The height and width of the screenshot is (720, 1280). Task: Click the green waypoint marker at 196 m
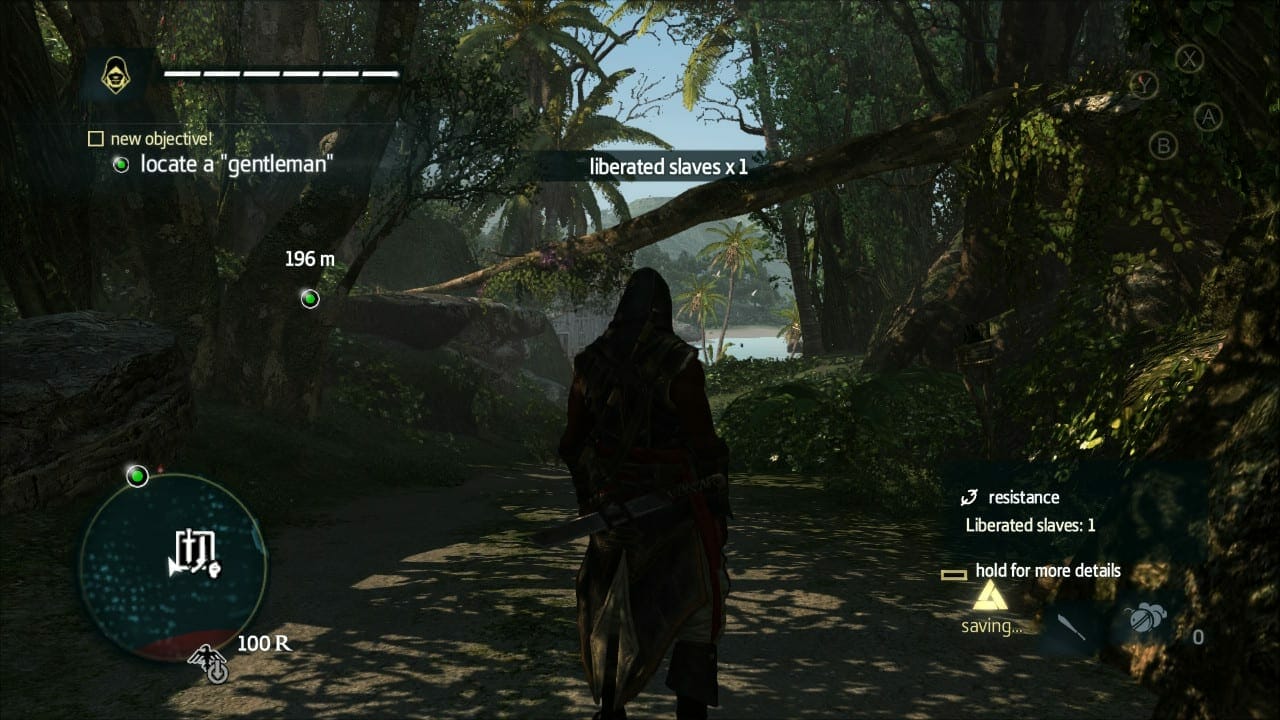click(310, 298)
